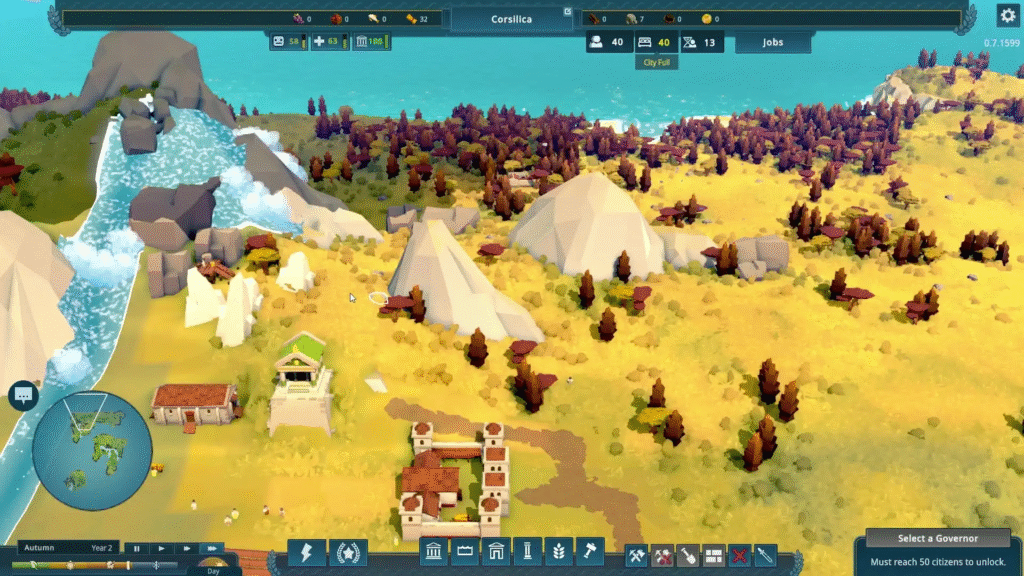The height and width of the screenshot is (576, 1024).
Task: Open the wheat farming build category
Action: point(559,553)
